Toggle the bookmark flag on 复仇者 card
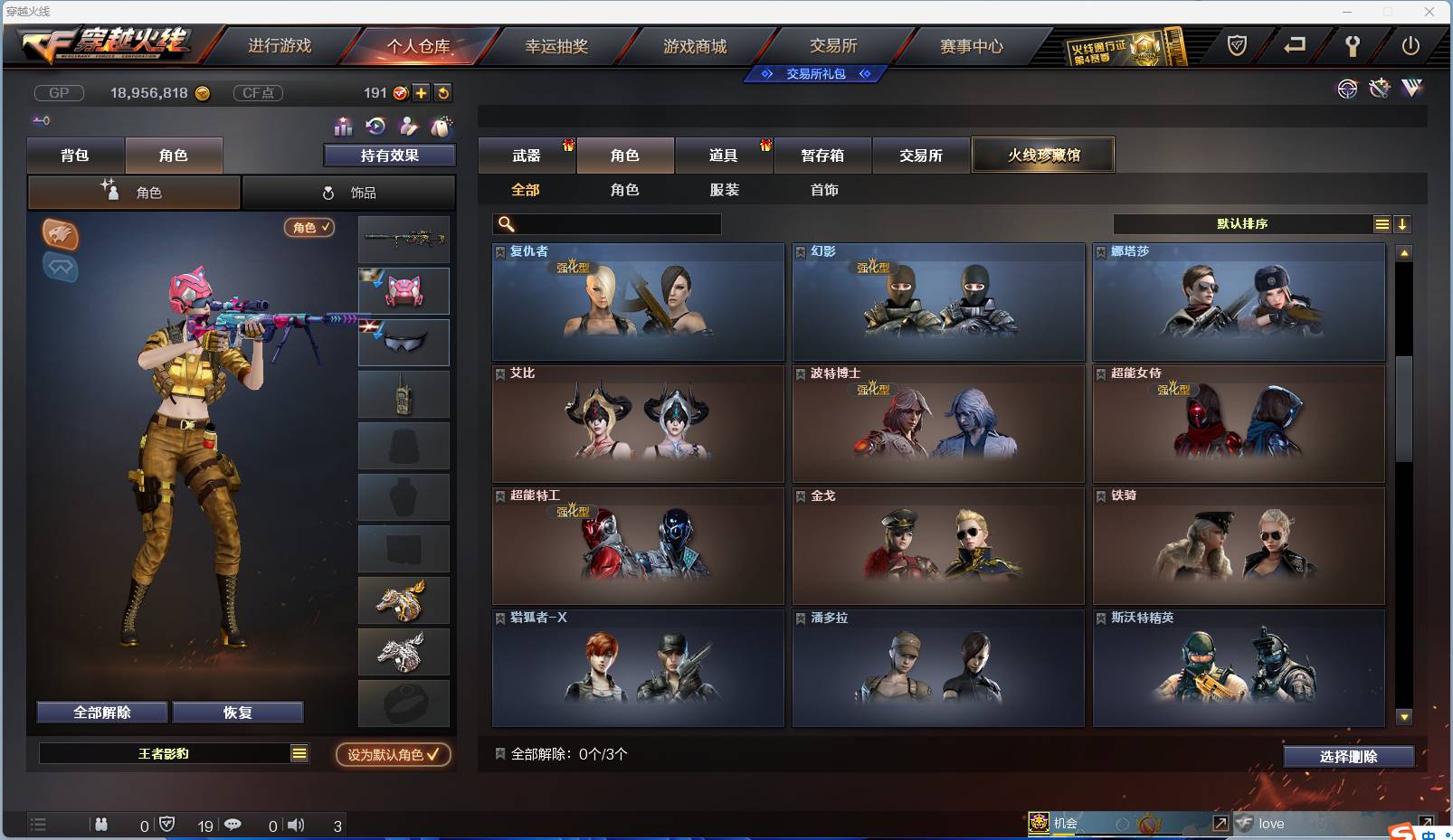This screenshot has width=1453, height=840. [499, 251]
